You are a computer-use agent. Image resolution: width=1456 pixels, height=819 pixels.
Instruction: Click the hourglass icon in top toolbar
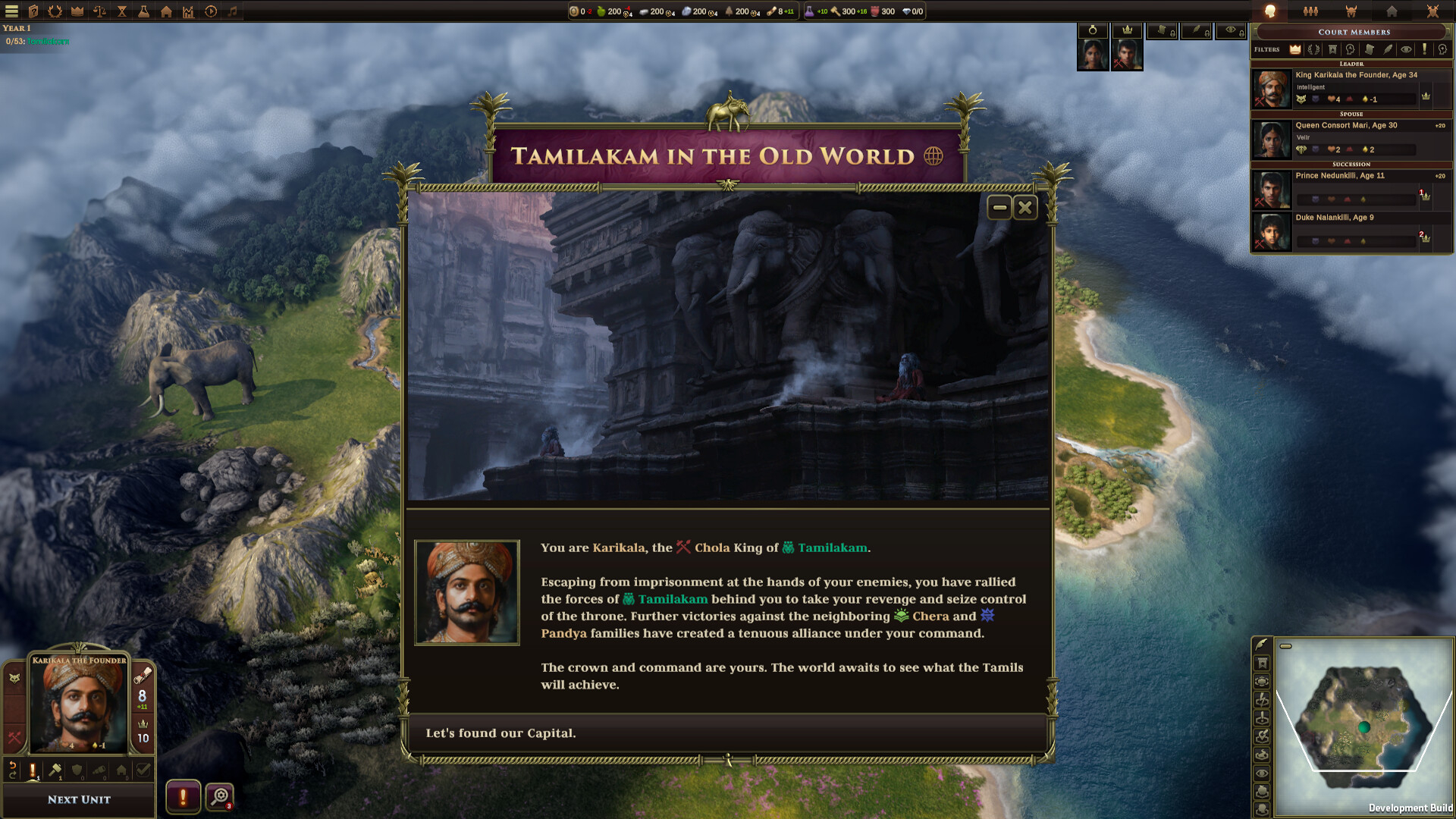click(x=121, y=11)
